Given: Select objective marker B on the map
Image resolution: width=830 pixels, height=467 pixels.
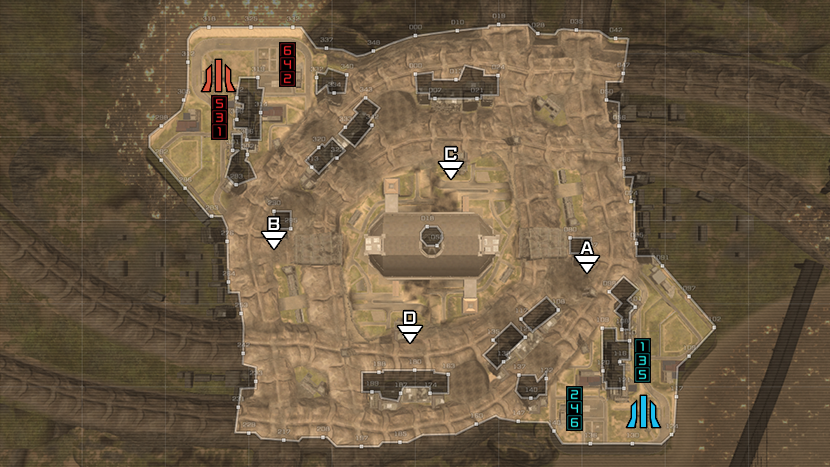Looking at the screenshot, I should click(x=273, y=232).
